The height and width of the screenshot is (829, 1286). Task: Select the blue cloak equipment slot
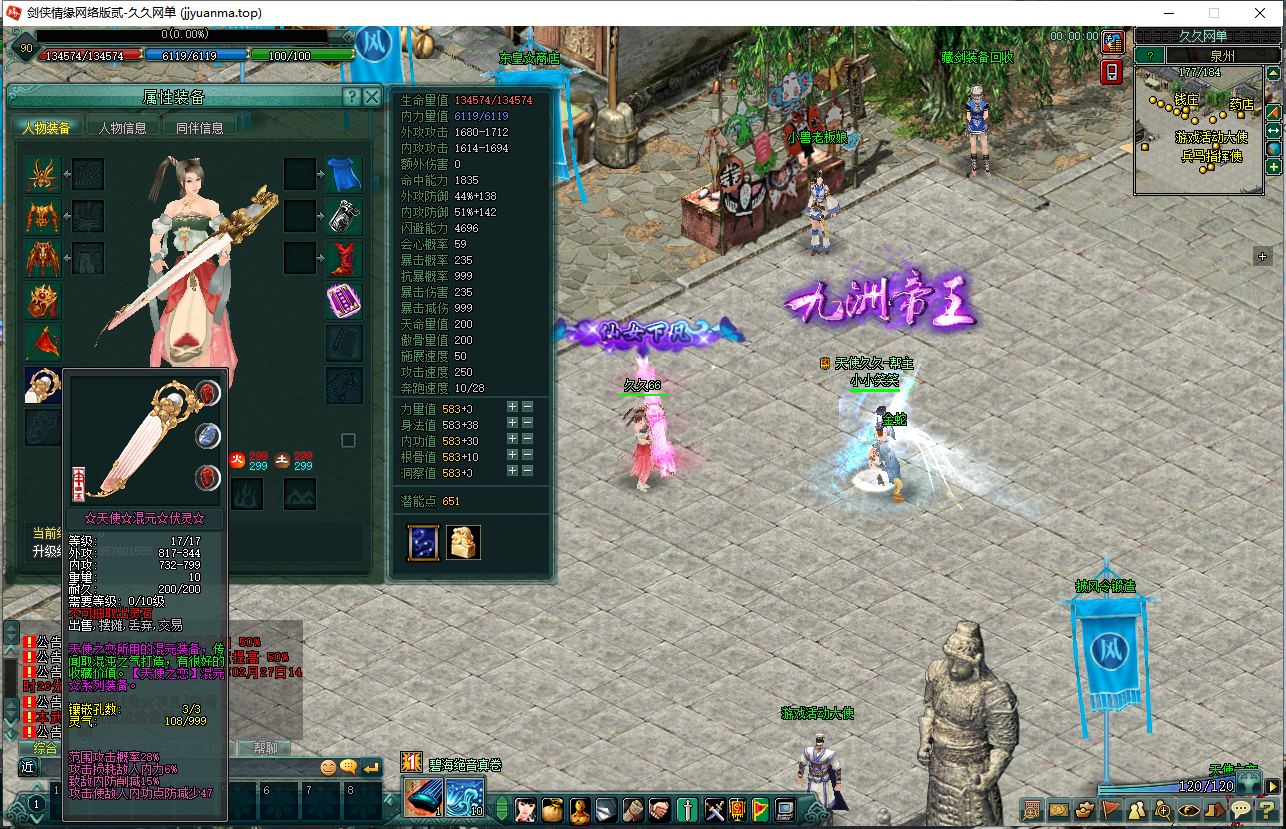344,175
